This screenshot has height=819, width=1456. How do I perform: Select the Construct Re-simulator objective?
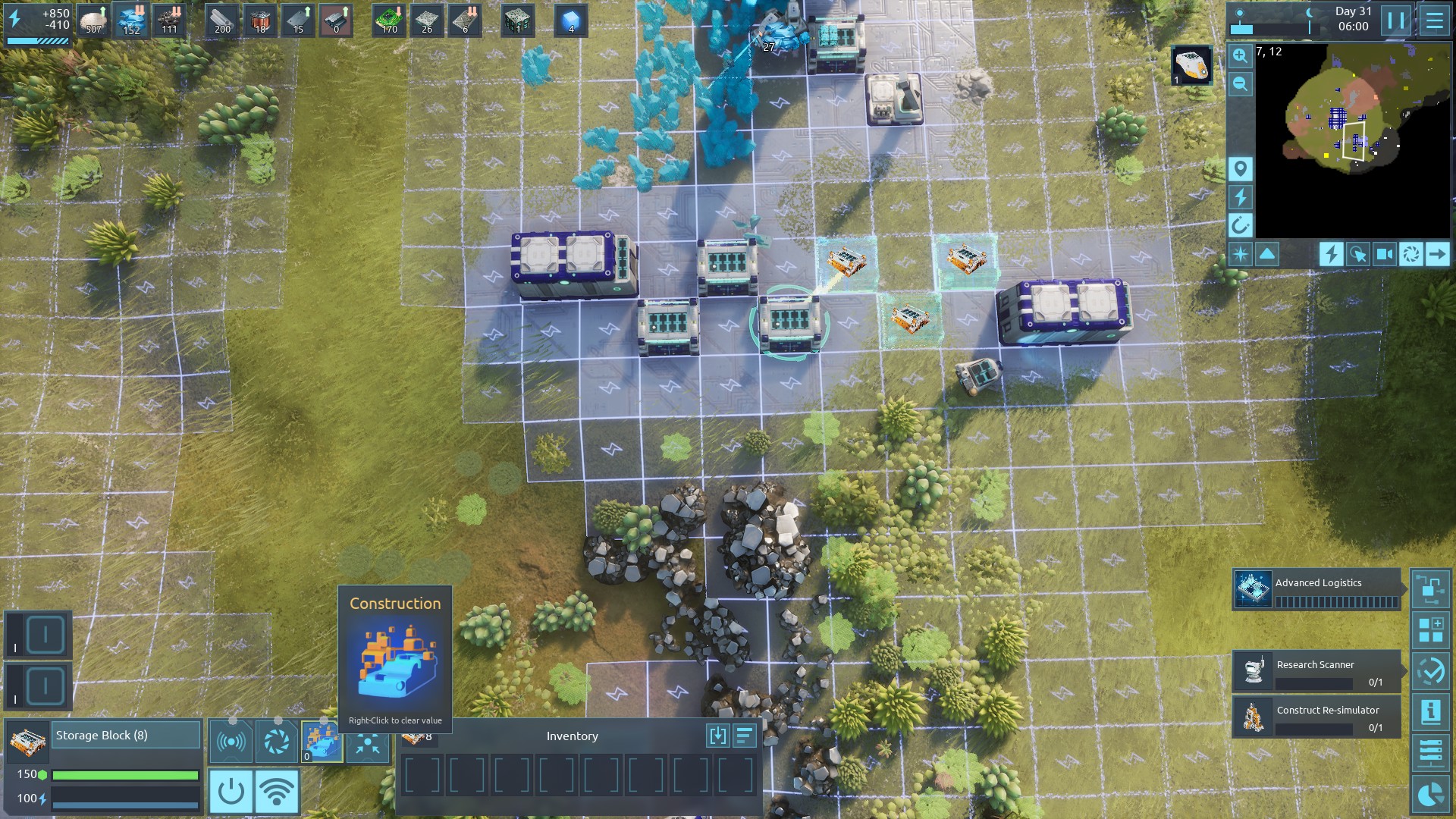point(1317,717)
